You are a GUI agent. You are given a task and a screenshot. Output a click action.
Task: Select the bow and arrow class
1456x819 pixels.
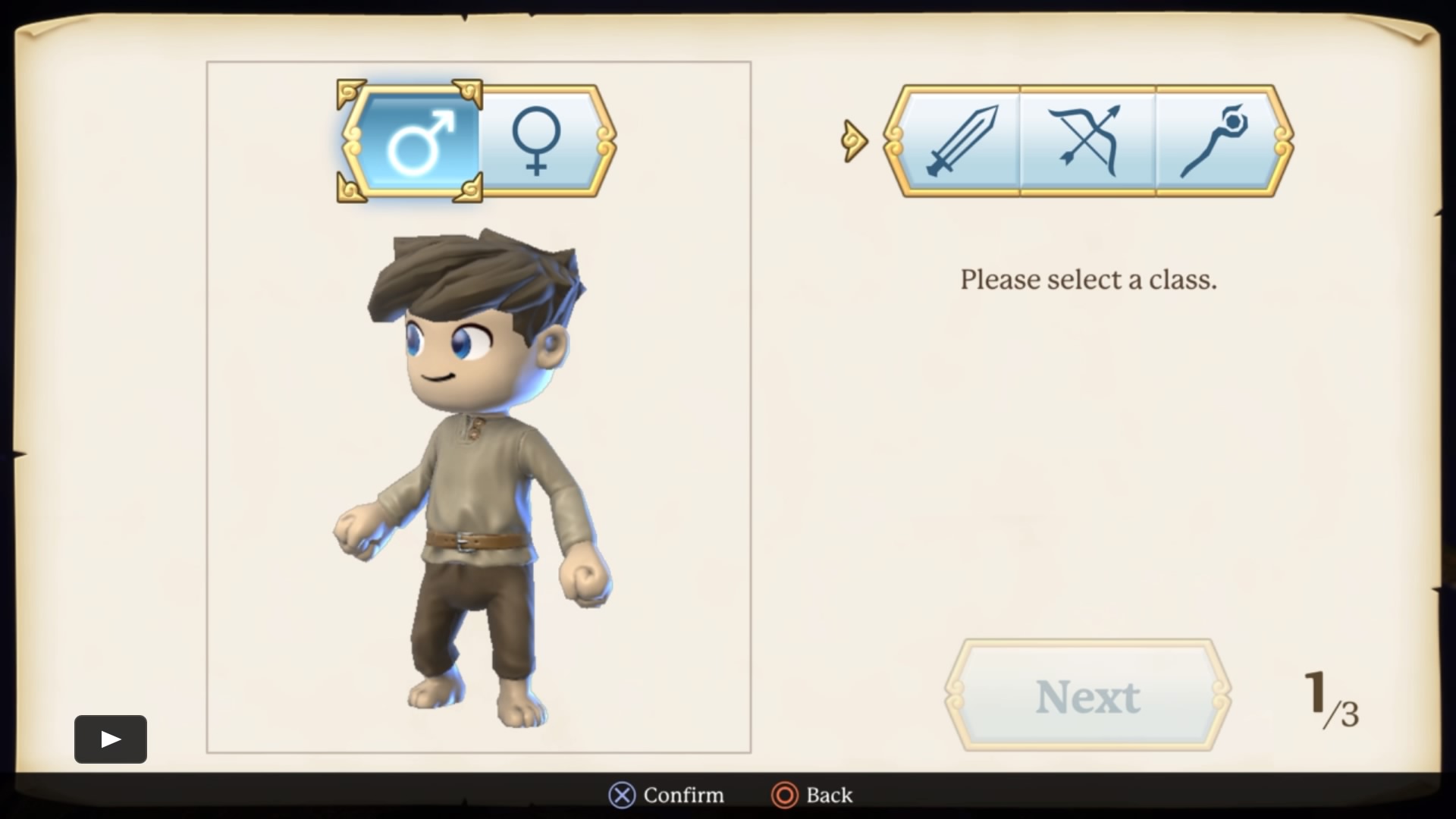[1087, 141]
